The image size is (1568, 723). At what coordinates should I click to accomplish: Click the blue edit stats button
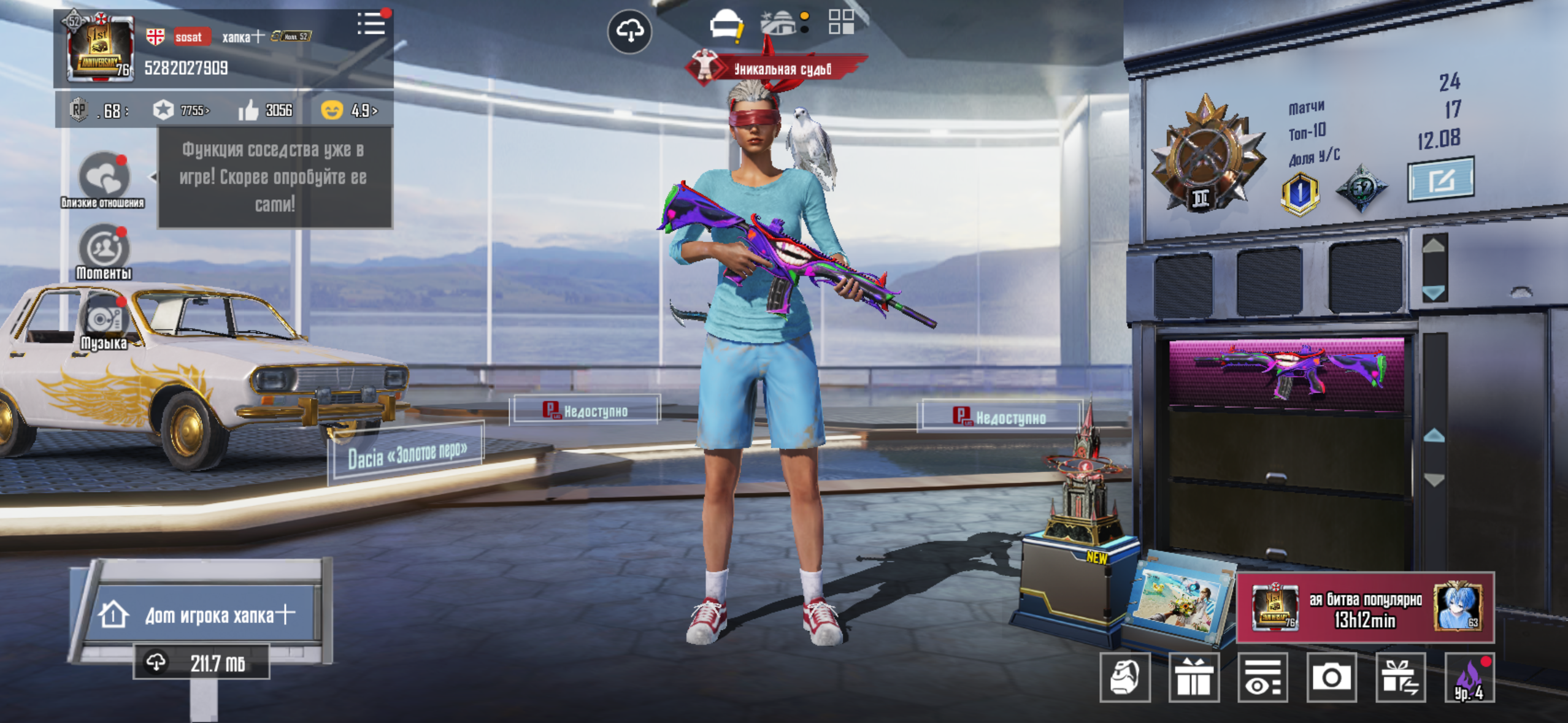1440,180
